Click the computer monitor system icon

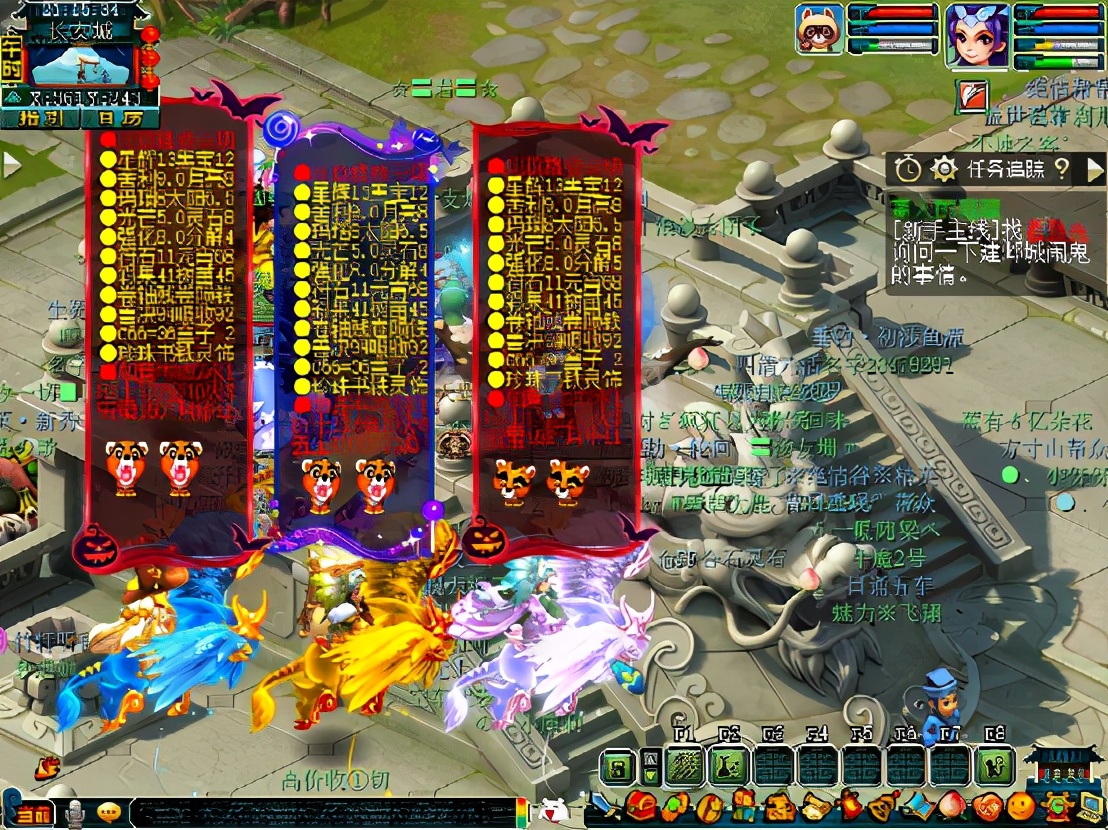(1087, 805)
